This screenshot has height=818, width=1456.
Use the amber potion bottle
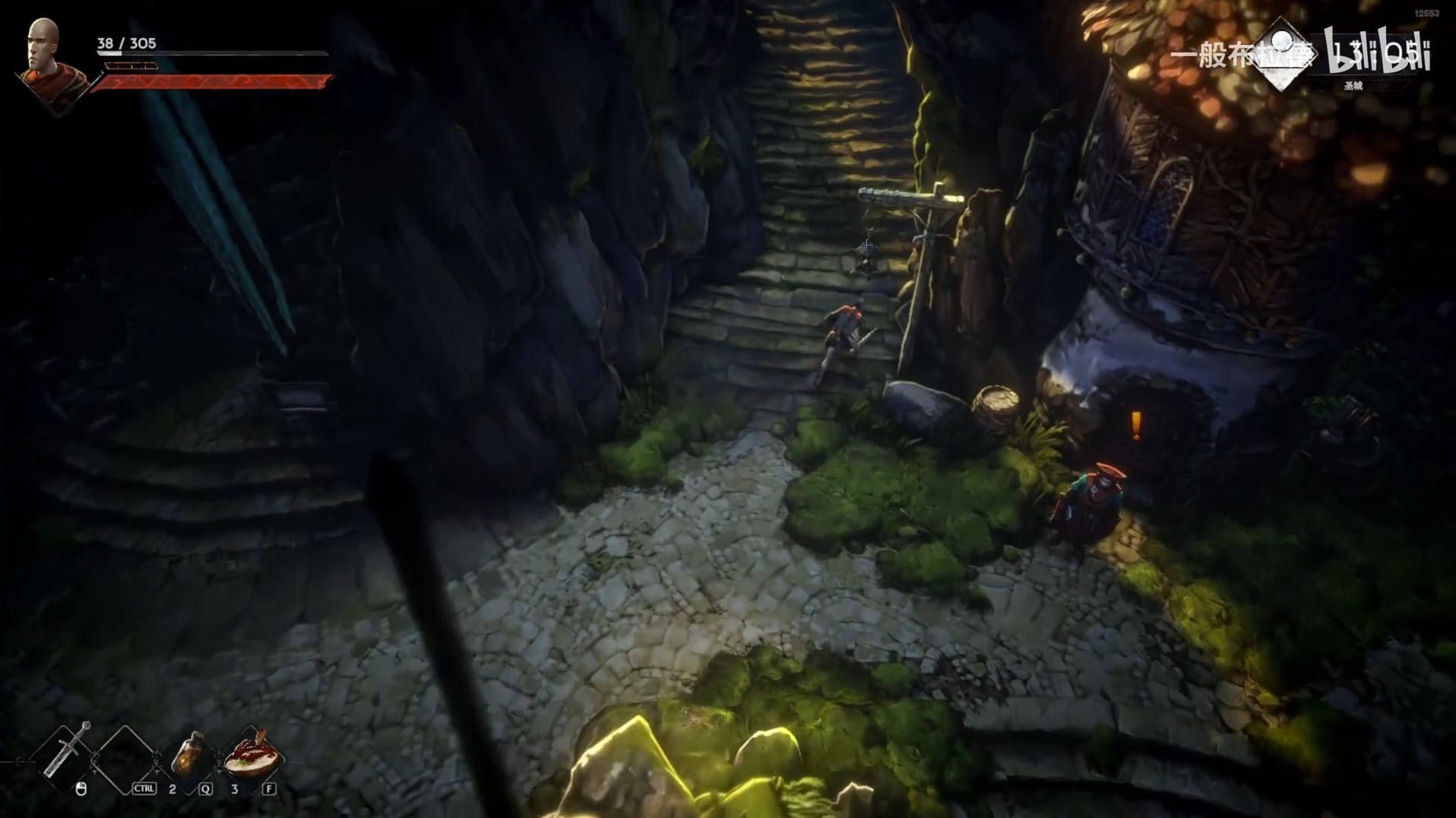tap(188, 755)
